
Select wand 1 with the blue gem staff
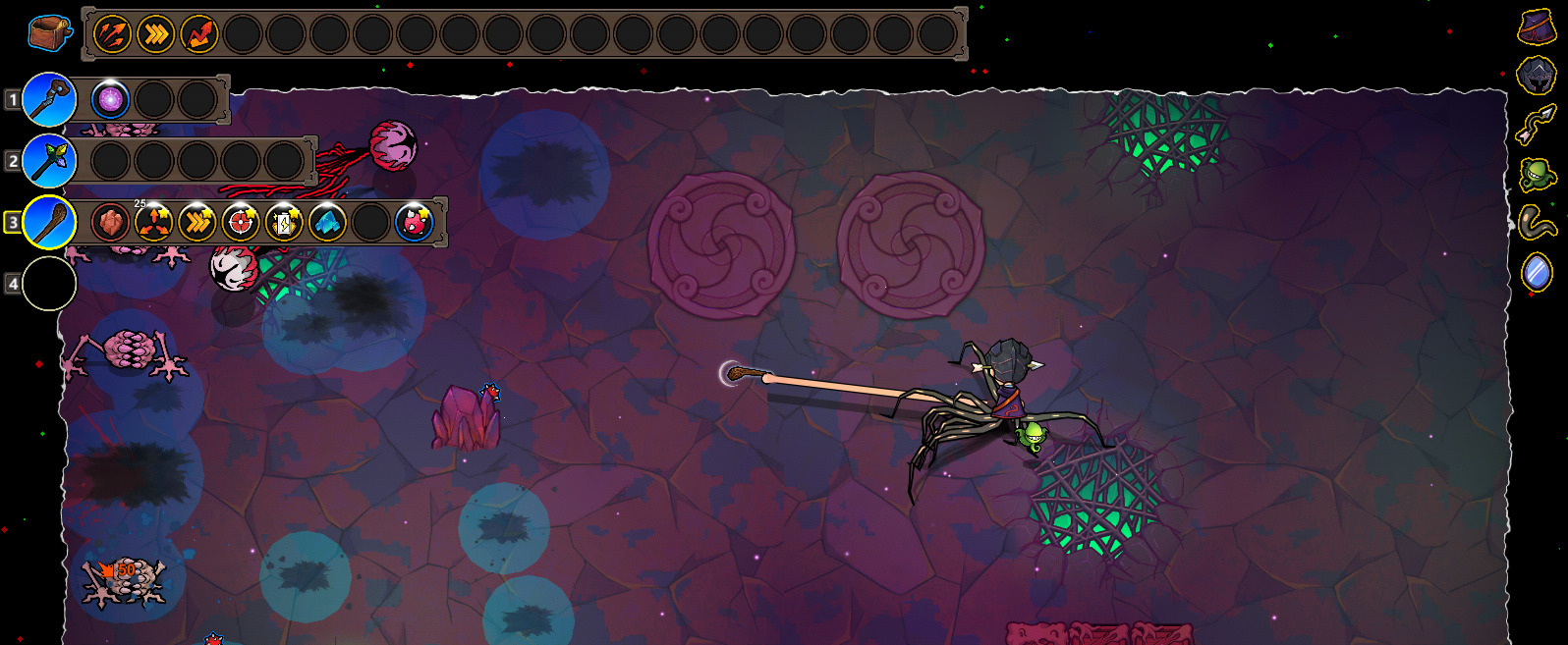[x=49, y=99]
